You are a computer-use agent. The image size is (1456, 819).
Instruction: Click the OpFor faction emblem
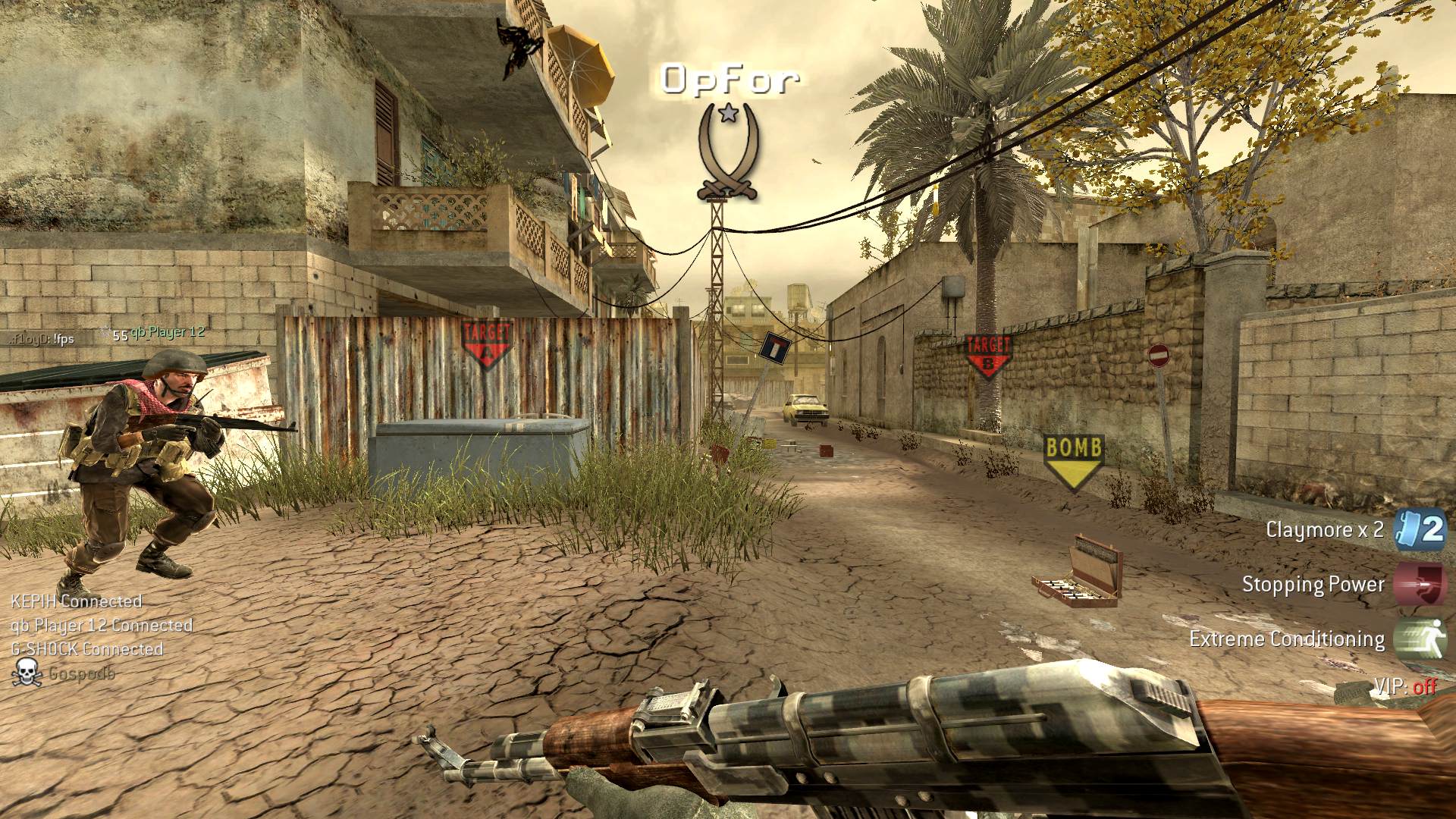(x=728, y=152)
